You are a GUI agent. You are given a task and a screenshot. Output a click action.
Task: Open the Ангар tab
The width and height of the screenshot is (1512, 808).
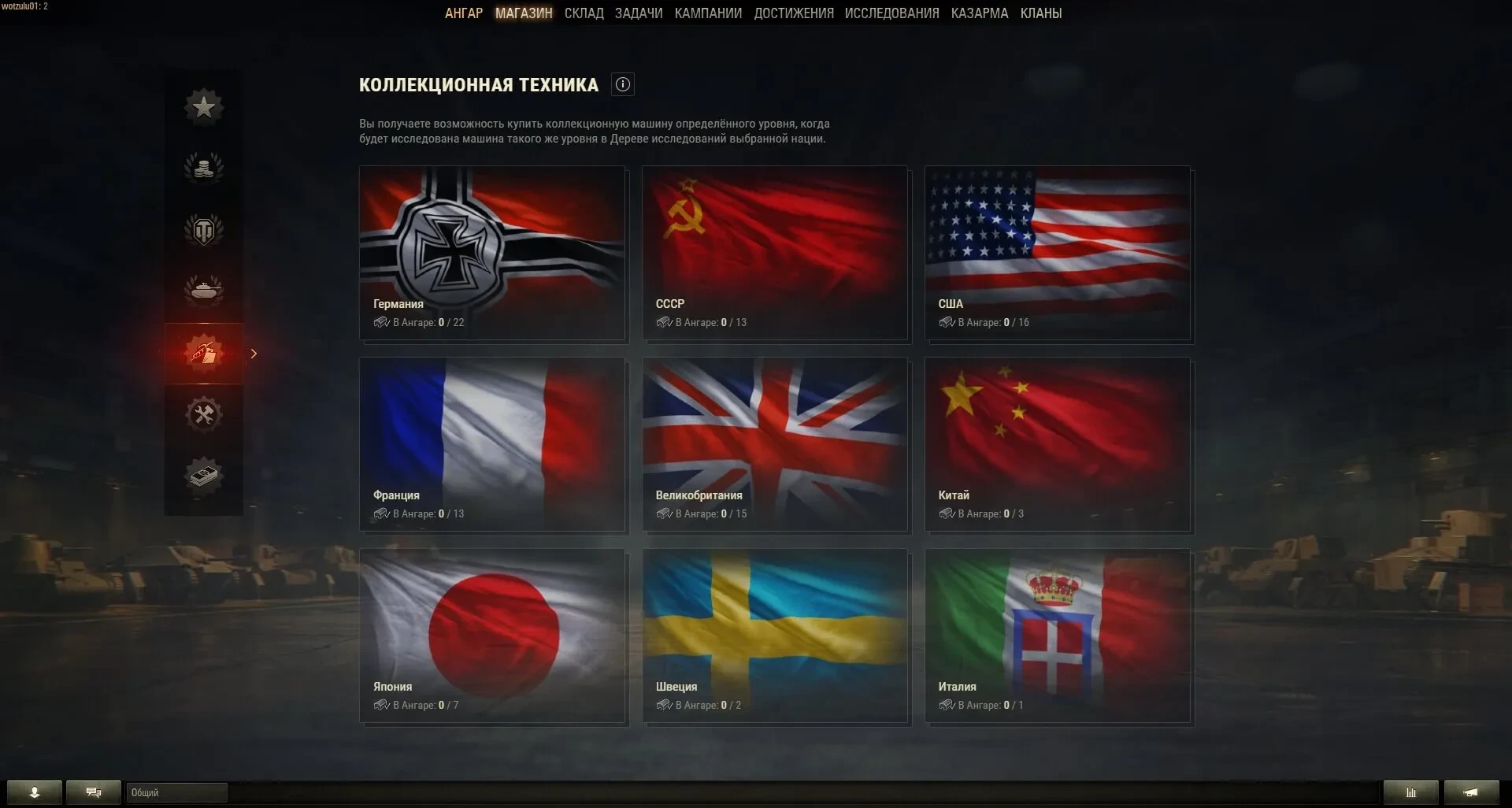[463, 13]
